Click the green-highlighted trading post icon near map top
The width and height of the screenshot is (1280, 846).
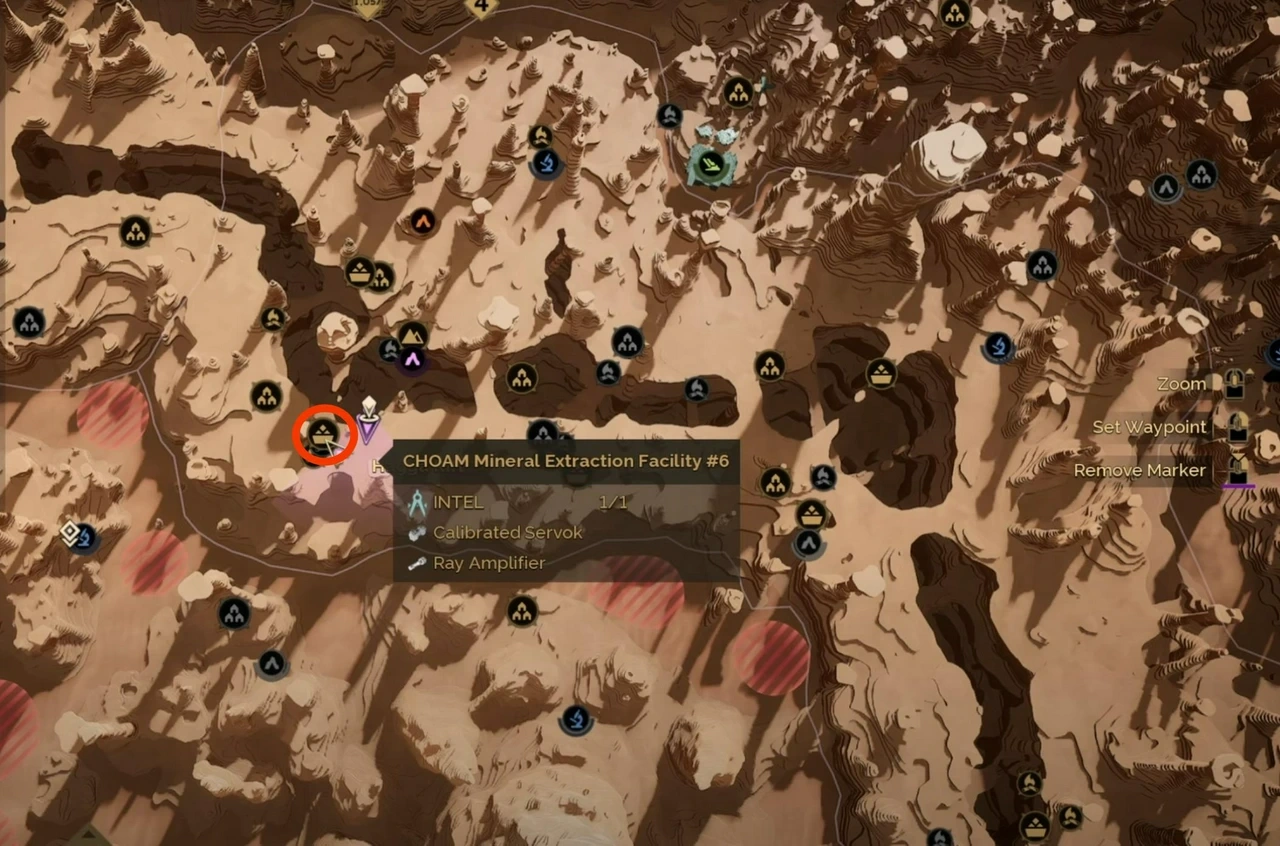(710, 162)
